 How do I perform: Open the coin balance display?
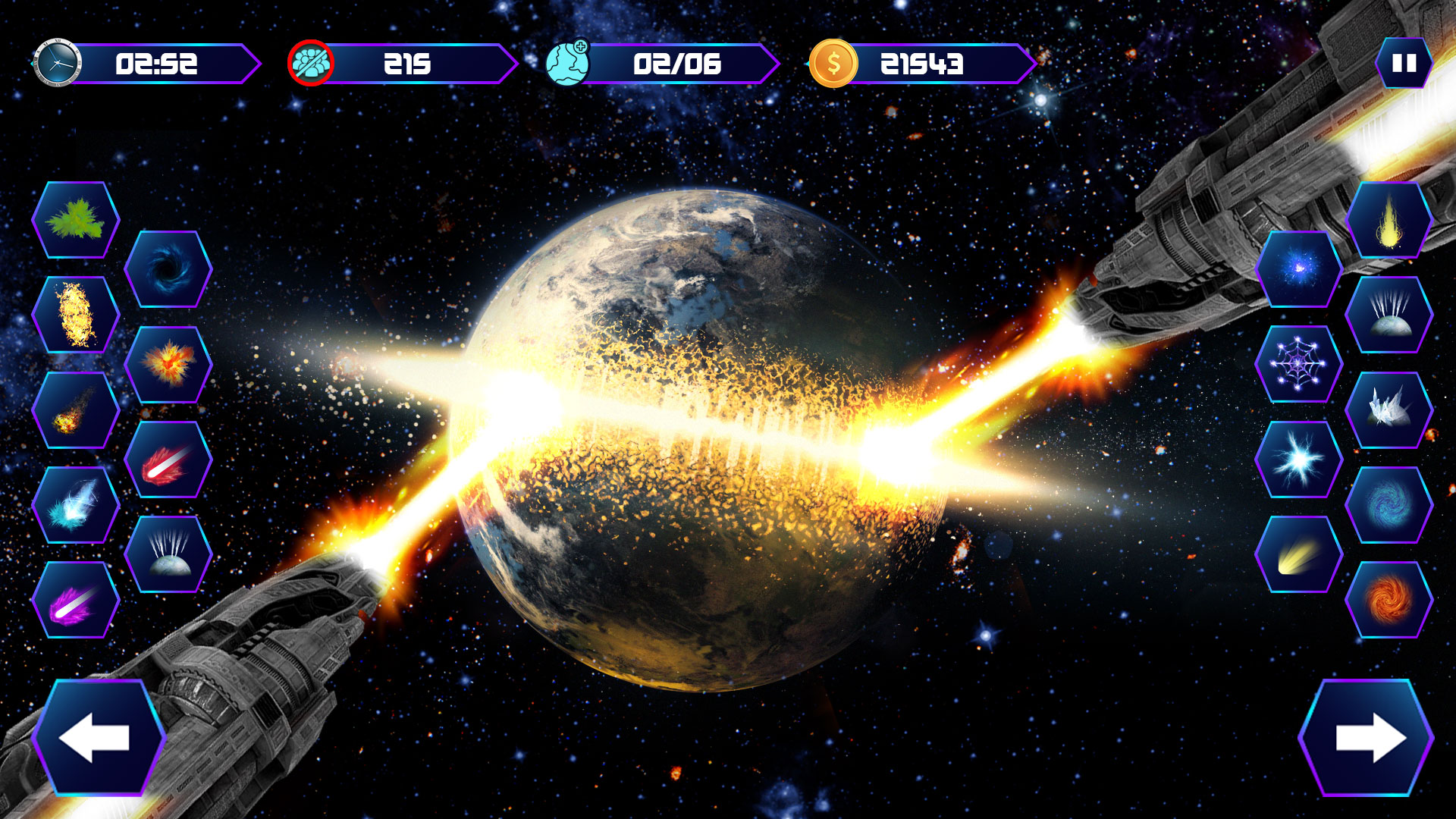click(x=918, y=64)
